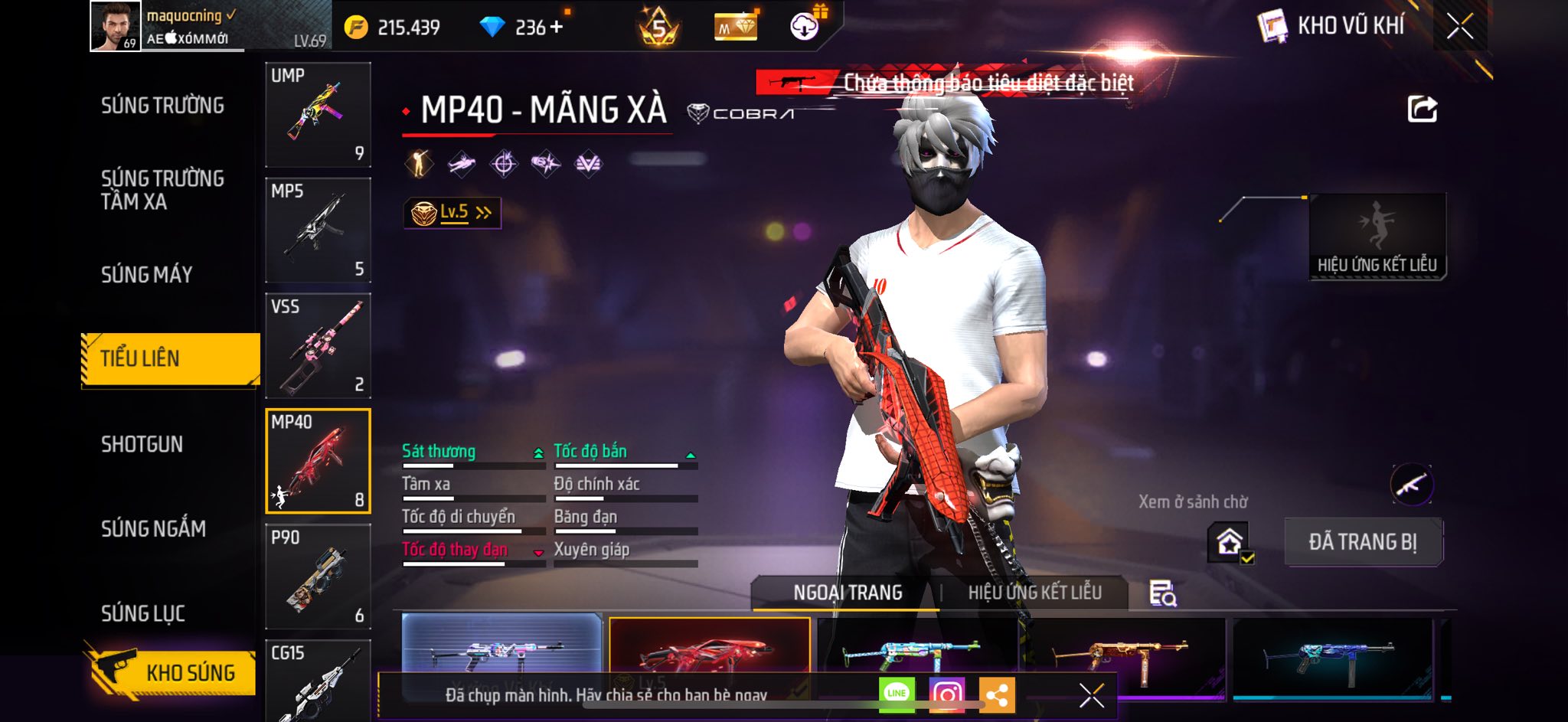Open the HIỆU ỨNG KẾT LIỄU effect slot
This screenshot has width=1568, height=722.
1377,236
